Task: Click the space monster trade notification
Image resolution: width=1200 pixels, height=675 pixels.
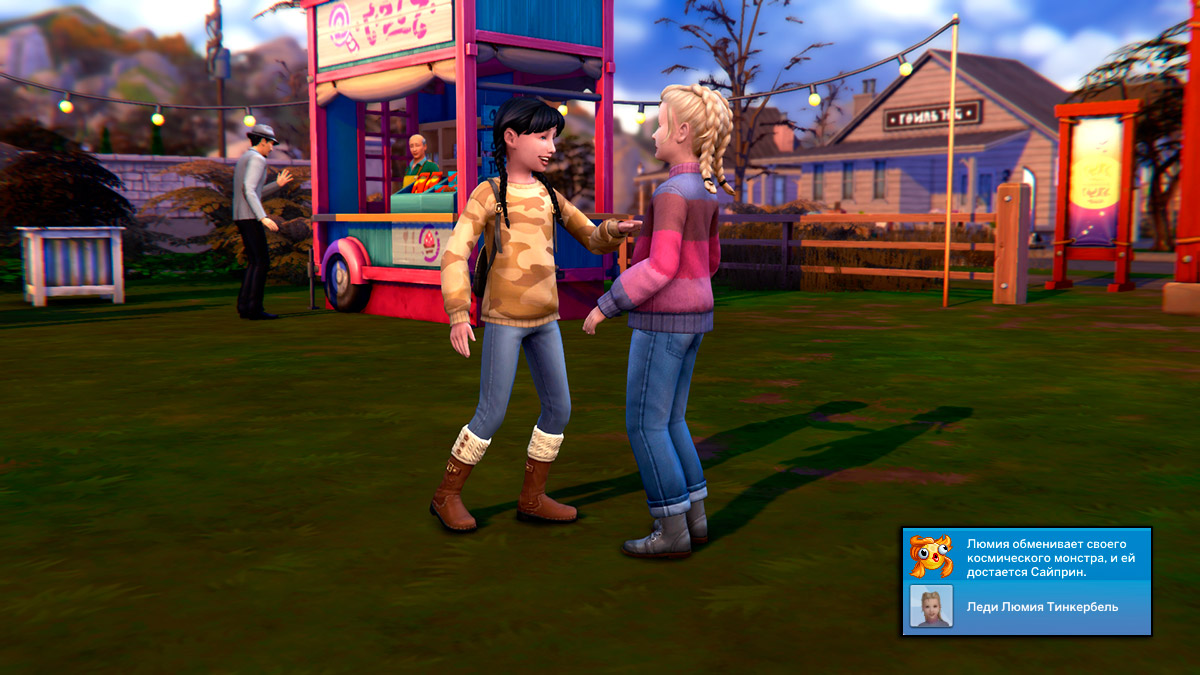Action: pyautogui.click(x=1051, y=557)
